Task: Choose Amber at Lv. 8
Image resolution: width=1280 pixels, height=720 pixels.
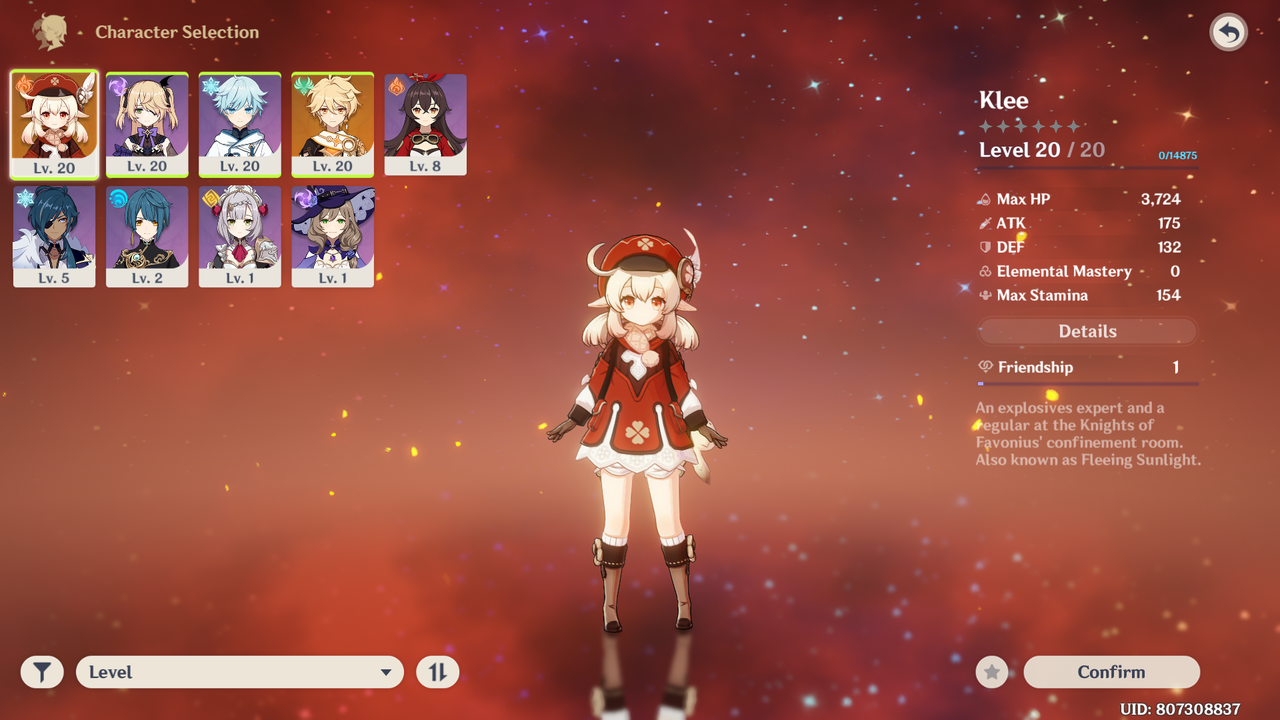Action: (425, 124)
